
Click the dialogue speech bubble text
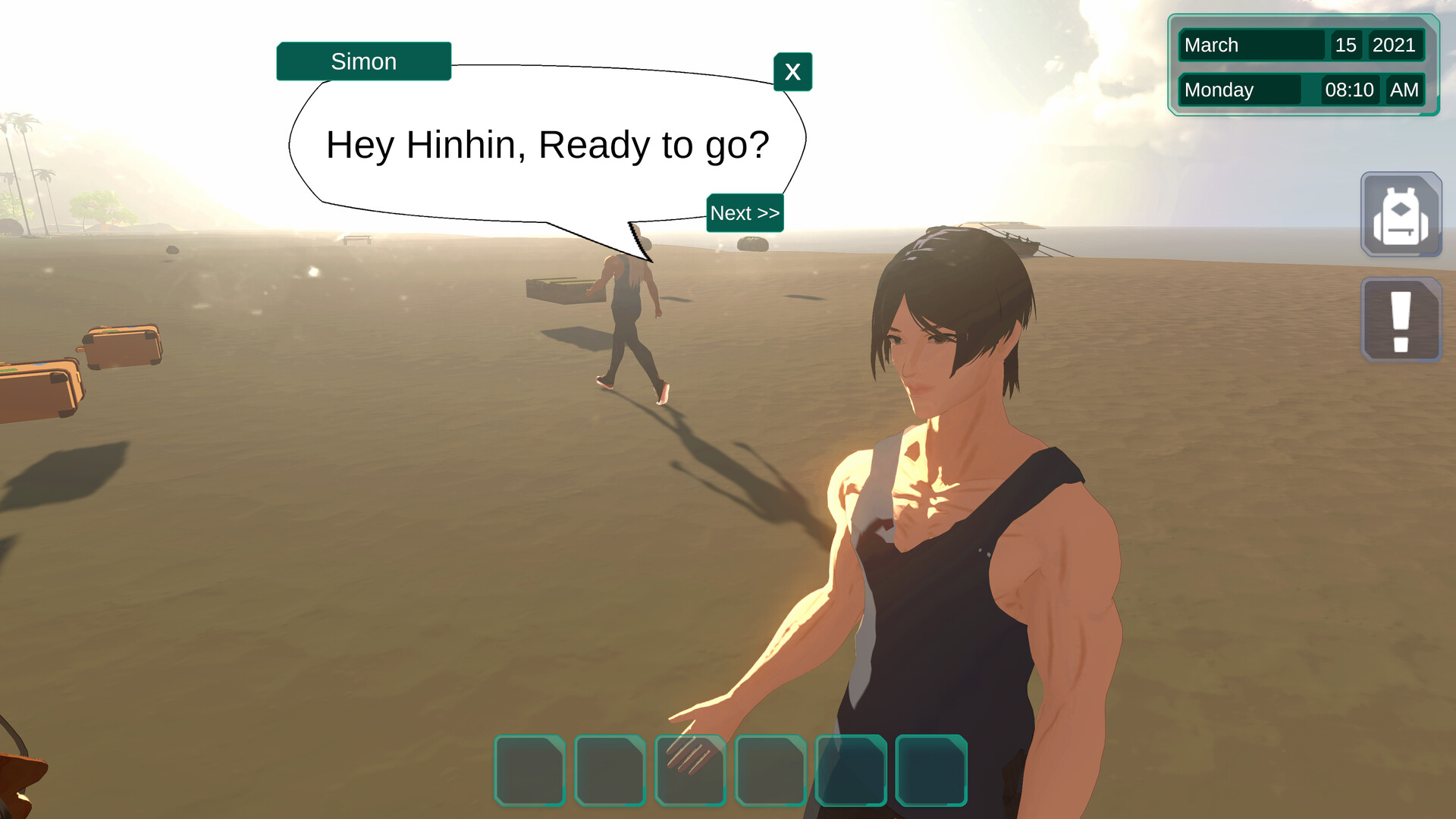point(548,146)
